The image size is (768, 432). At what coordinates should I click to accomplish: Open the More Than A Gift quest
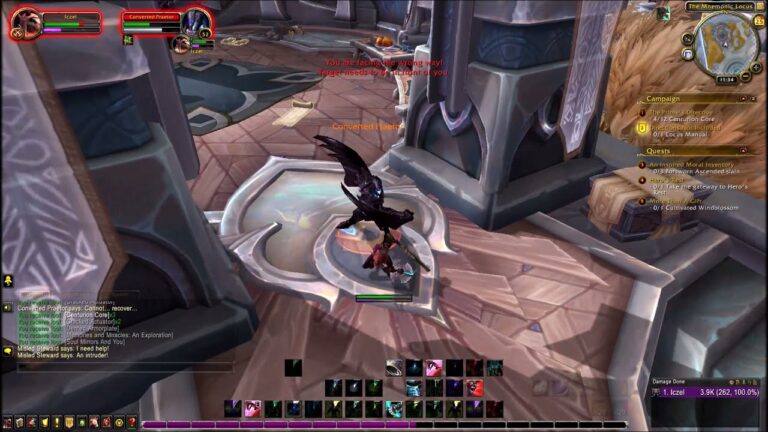pyautogui.click(x=678, y=198)
